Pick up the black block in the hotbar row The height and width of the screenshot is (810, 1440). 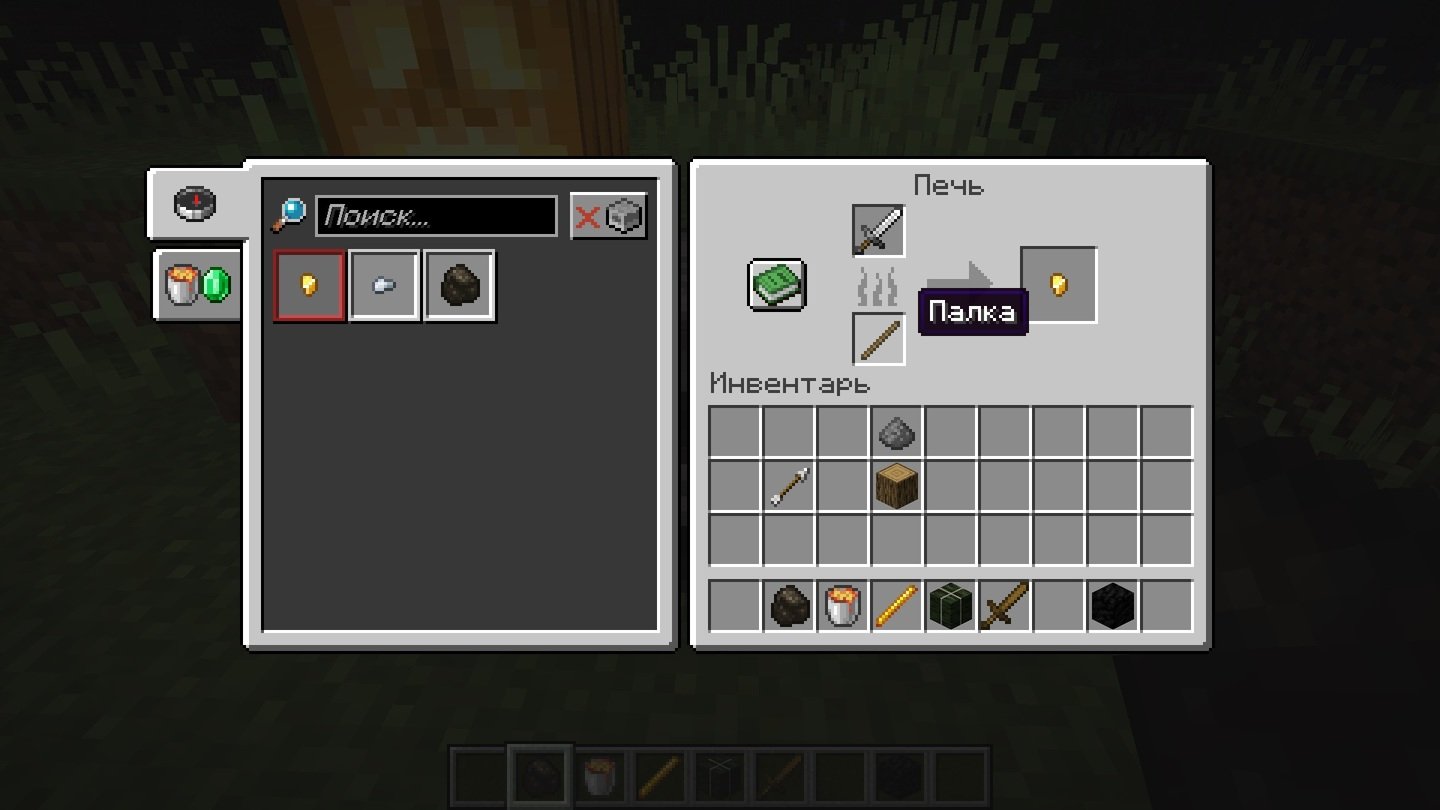(1113, 606)
